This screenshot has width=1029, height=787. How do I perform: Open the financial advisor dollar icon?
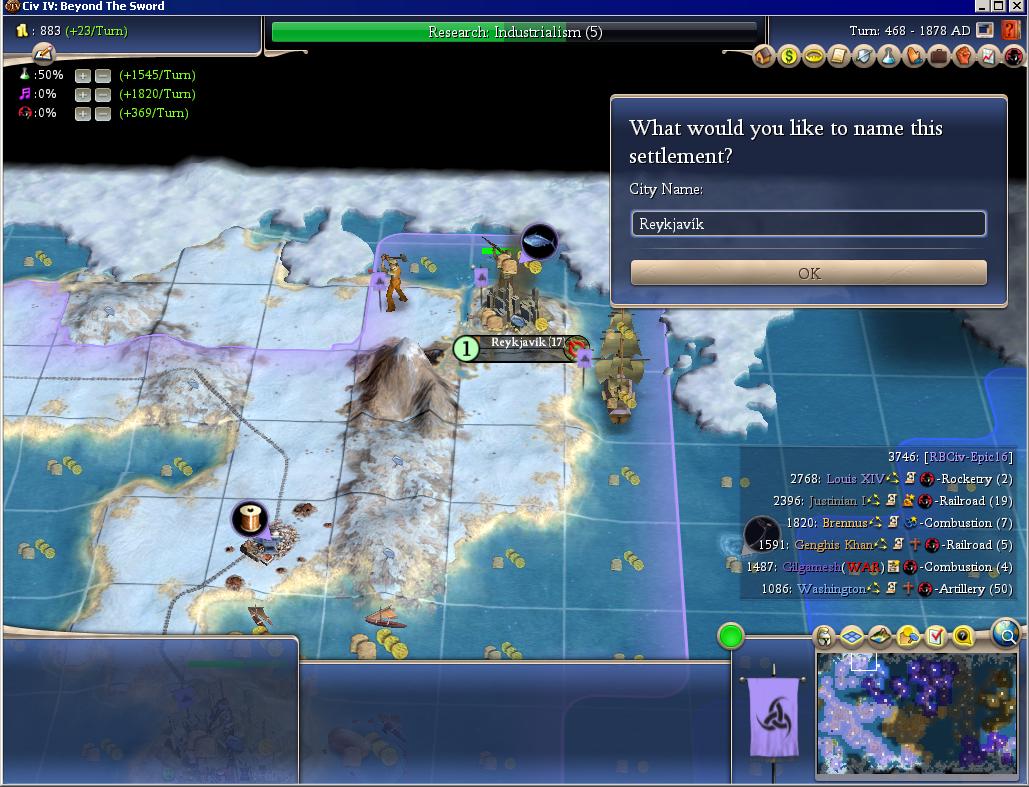[x=789, y=57]
